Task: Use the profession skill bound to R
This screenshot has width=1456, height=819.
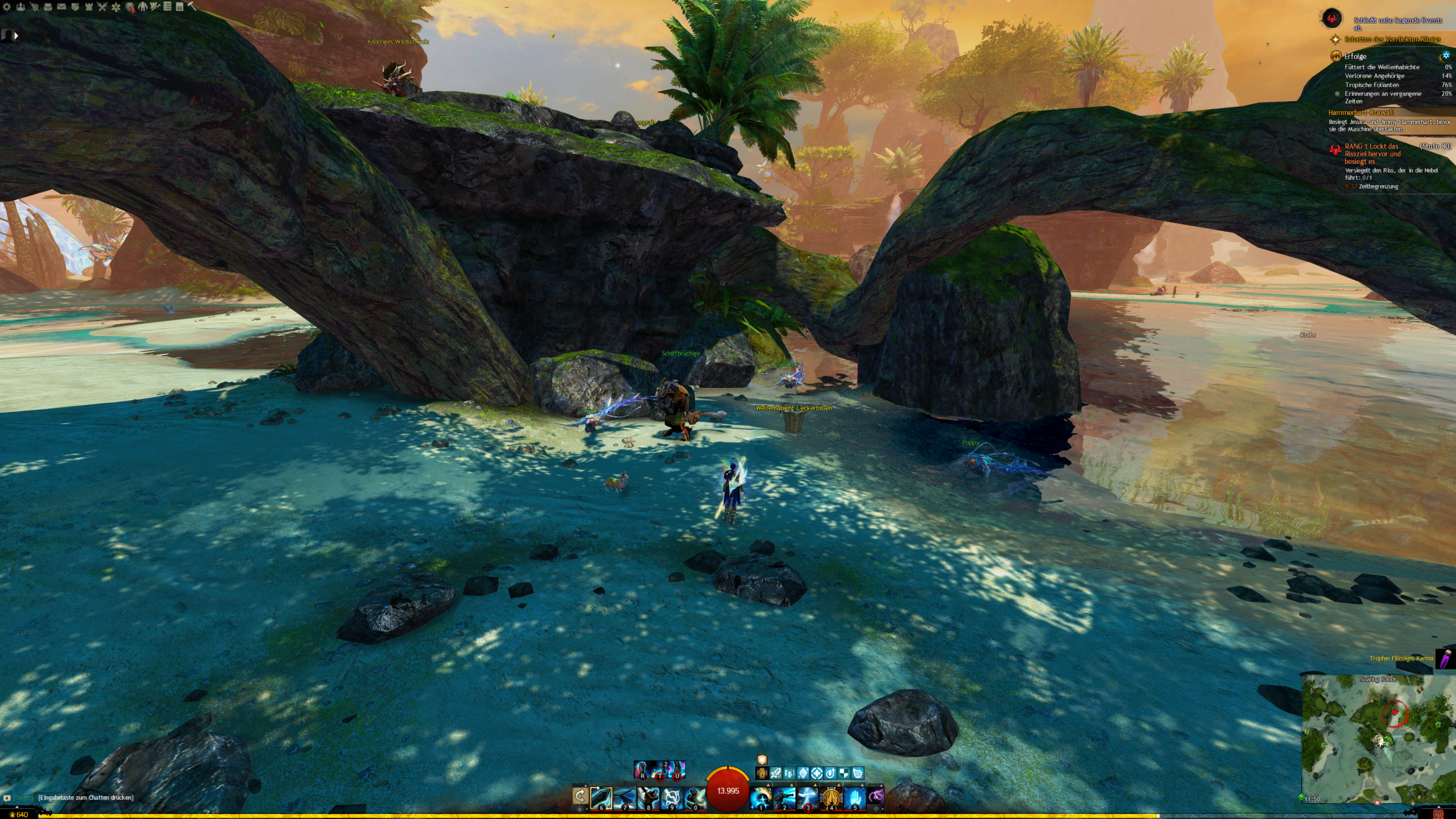Action: point(642,770)
